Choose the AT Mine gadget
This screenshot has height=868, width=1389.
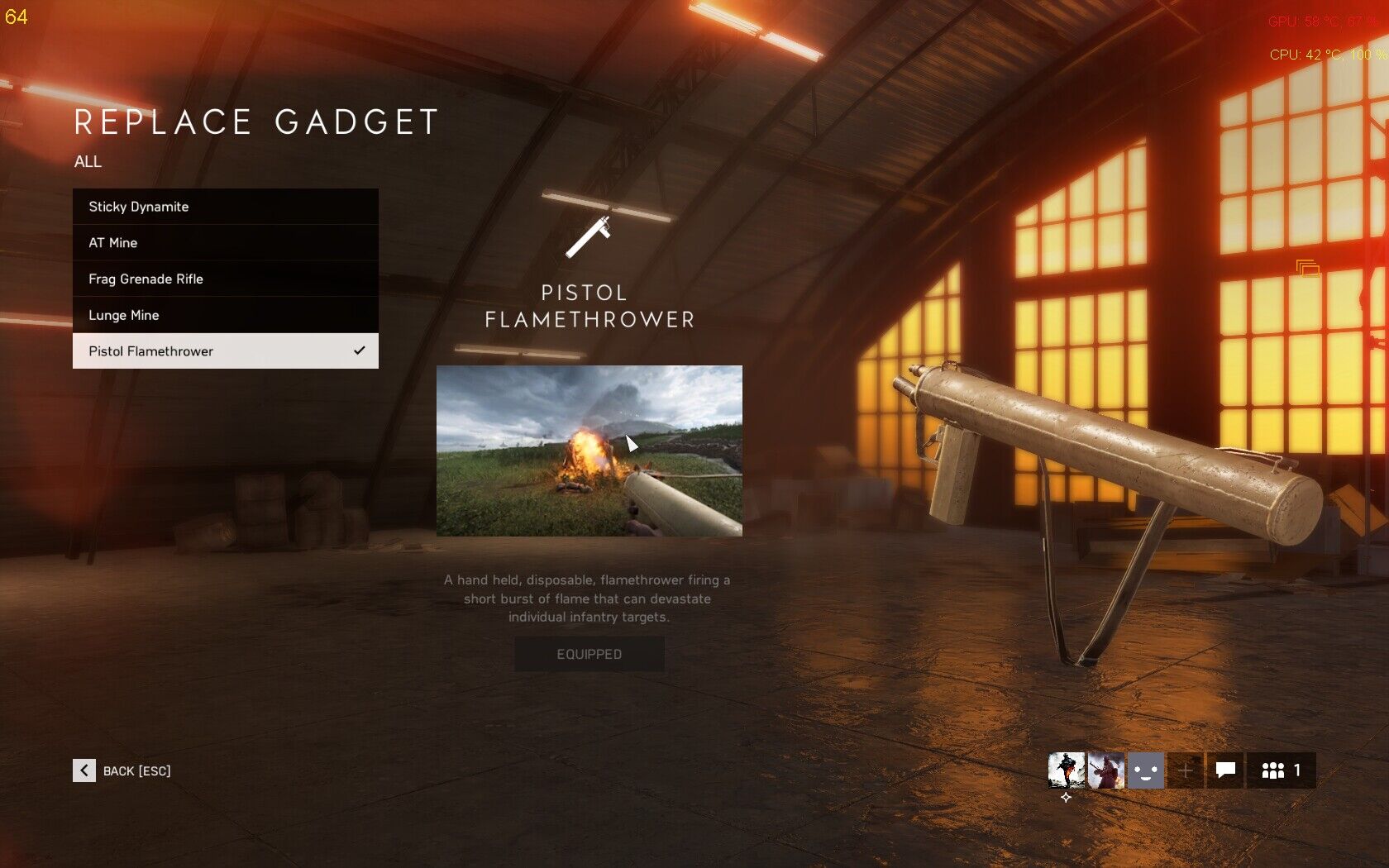tap(225, 243)
